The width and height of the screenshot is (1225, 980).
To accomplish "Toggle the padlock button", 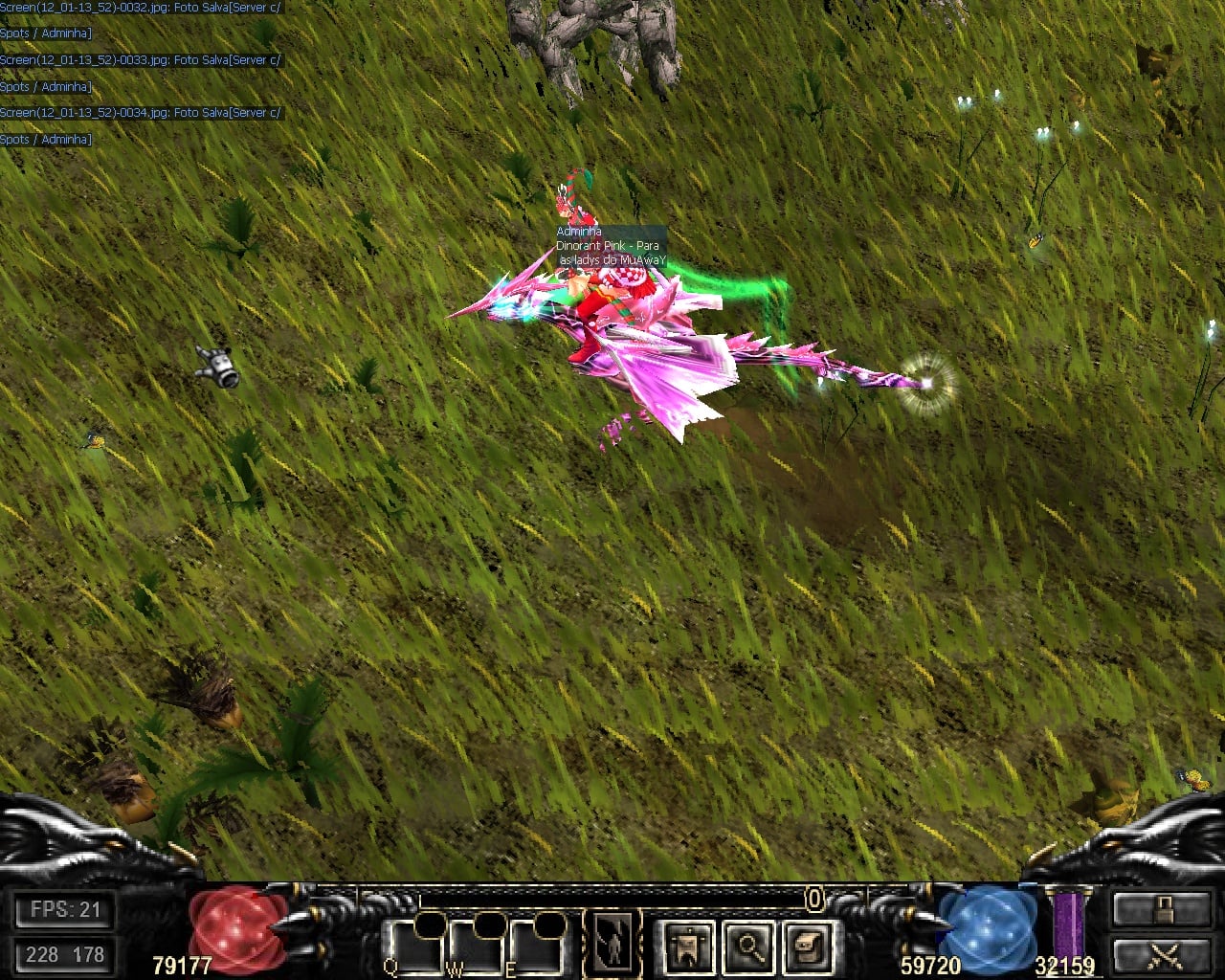I will [1161, 909].
